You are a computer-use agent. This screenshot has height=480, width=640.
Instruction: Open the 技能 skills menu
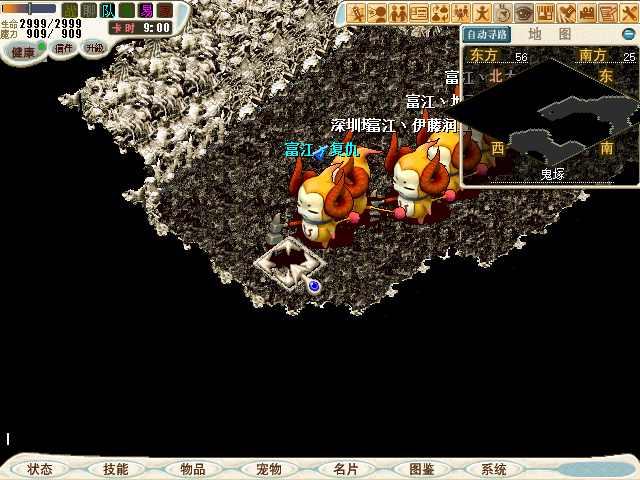[116, 469]
